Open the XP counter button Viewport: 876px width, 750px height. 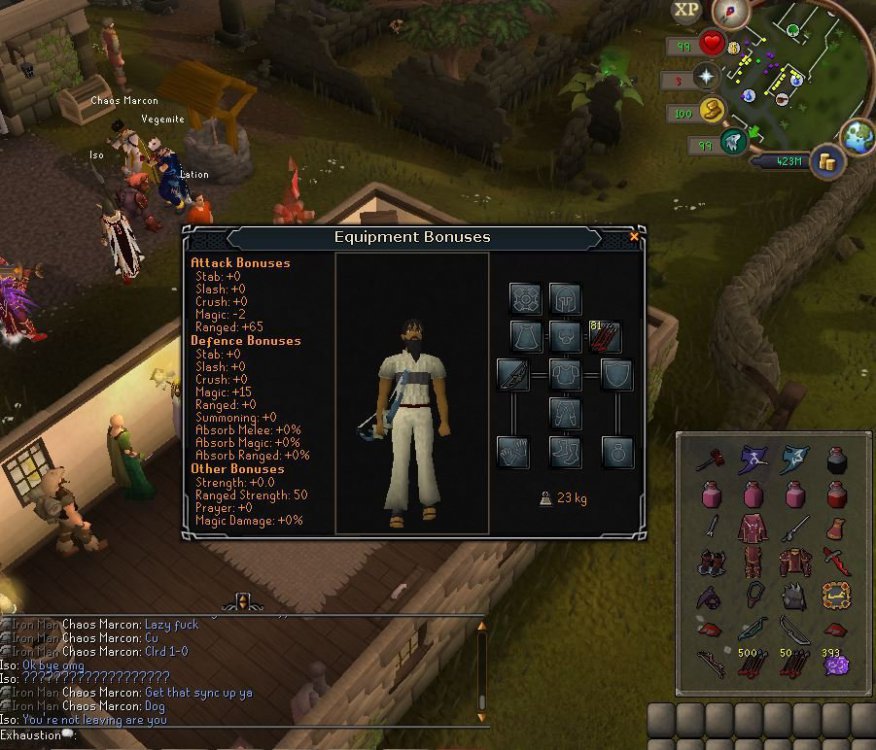[686, 11]
